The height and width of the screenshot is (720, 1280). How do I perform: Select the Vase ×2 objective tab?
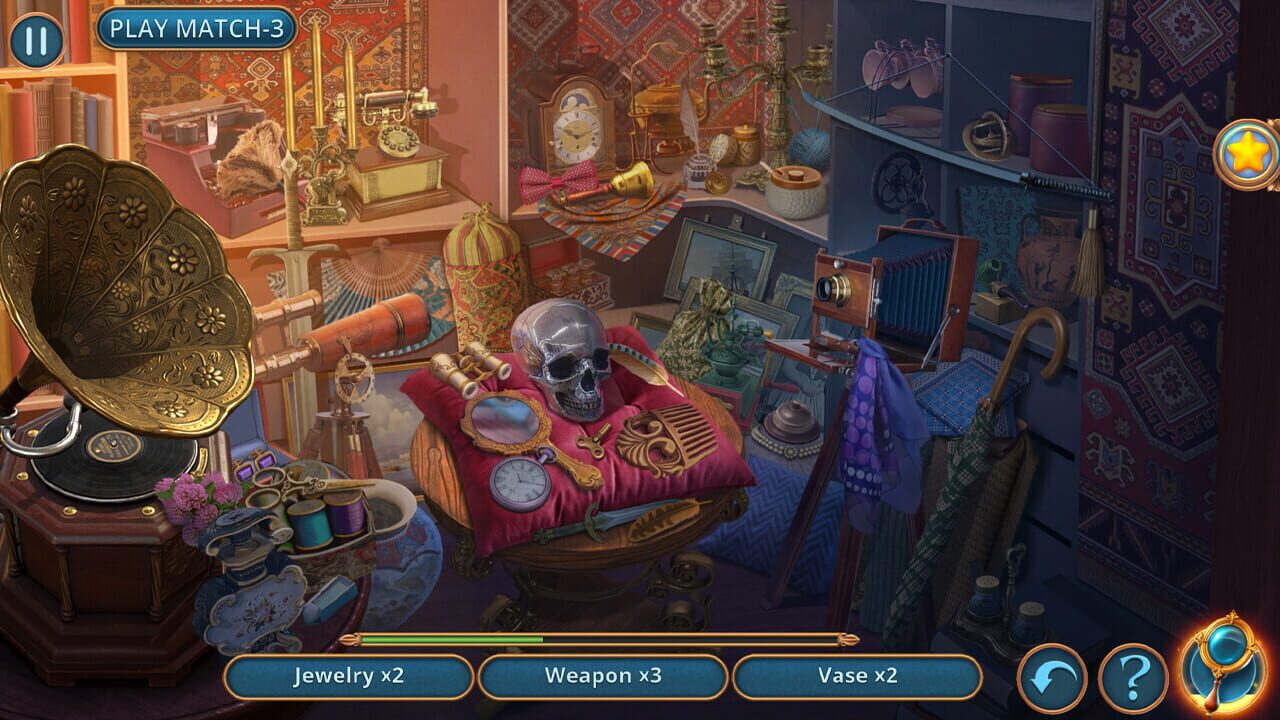858,676
